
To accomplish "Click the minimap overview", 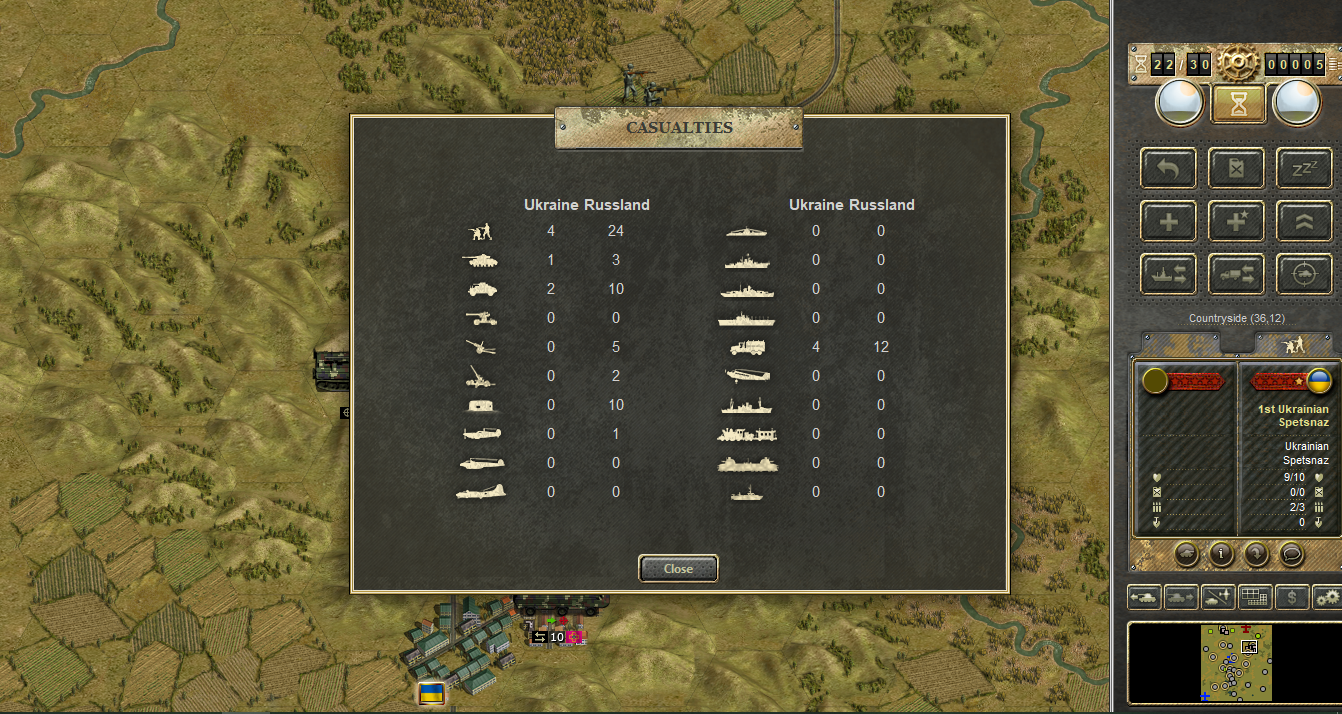I will (1236, 661).
